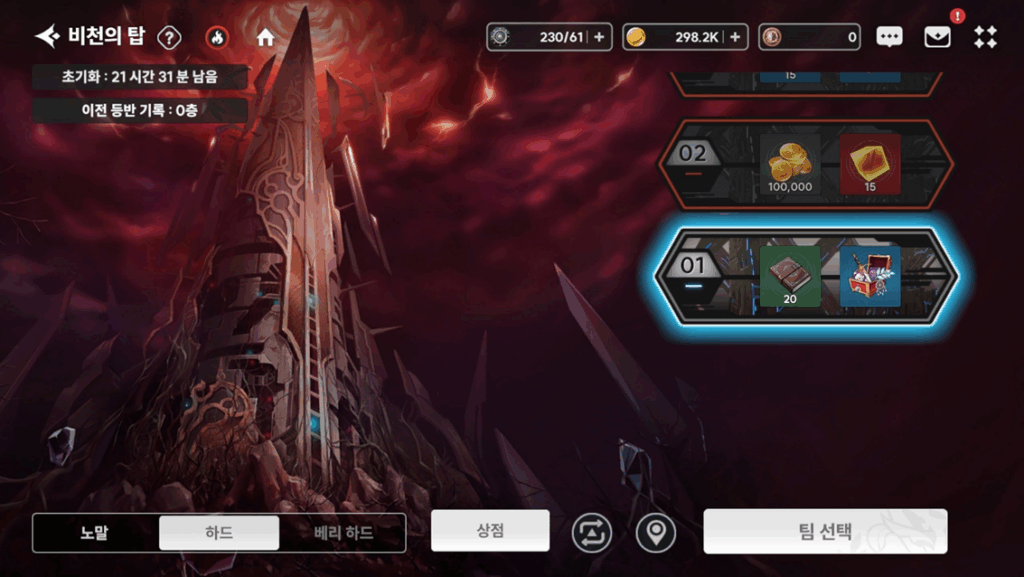Click the location pin icon
1024x577 pixels.
pos(655,533)
